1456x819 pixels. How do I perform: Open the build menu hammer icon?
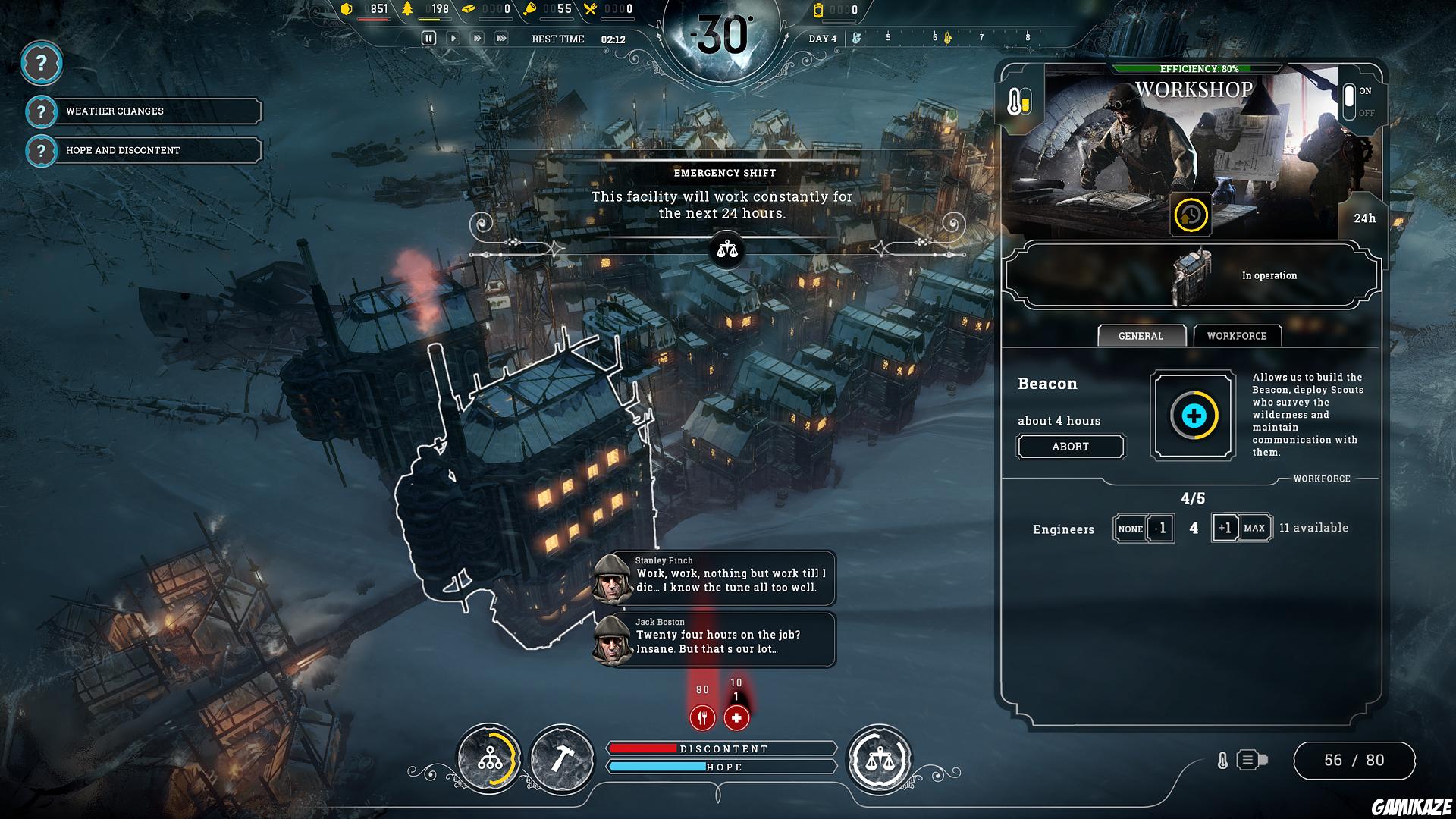[x=562, y=757]
